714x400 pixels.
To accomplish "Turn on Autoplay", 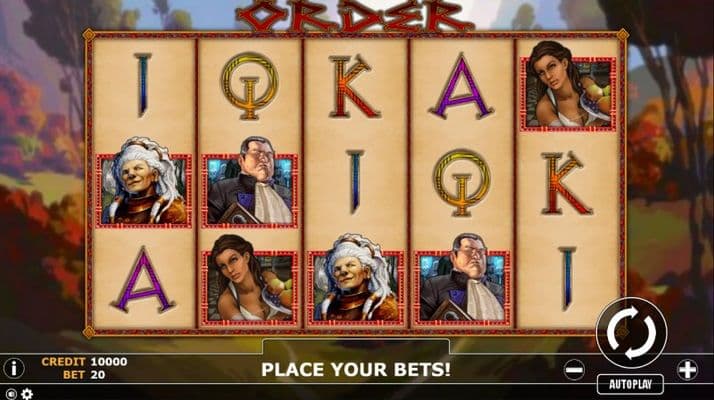I will point(631,384).
